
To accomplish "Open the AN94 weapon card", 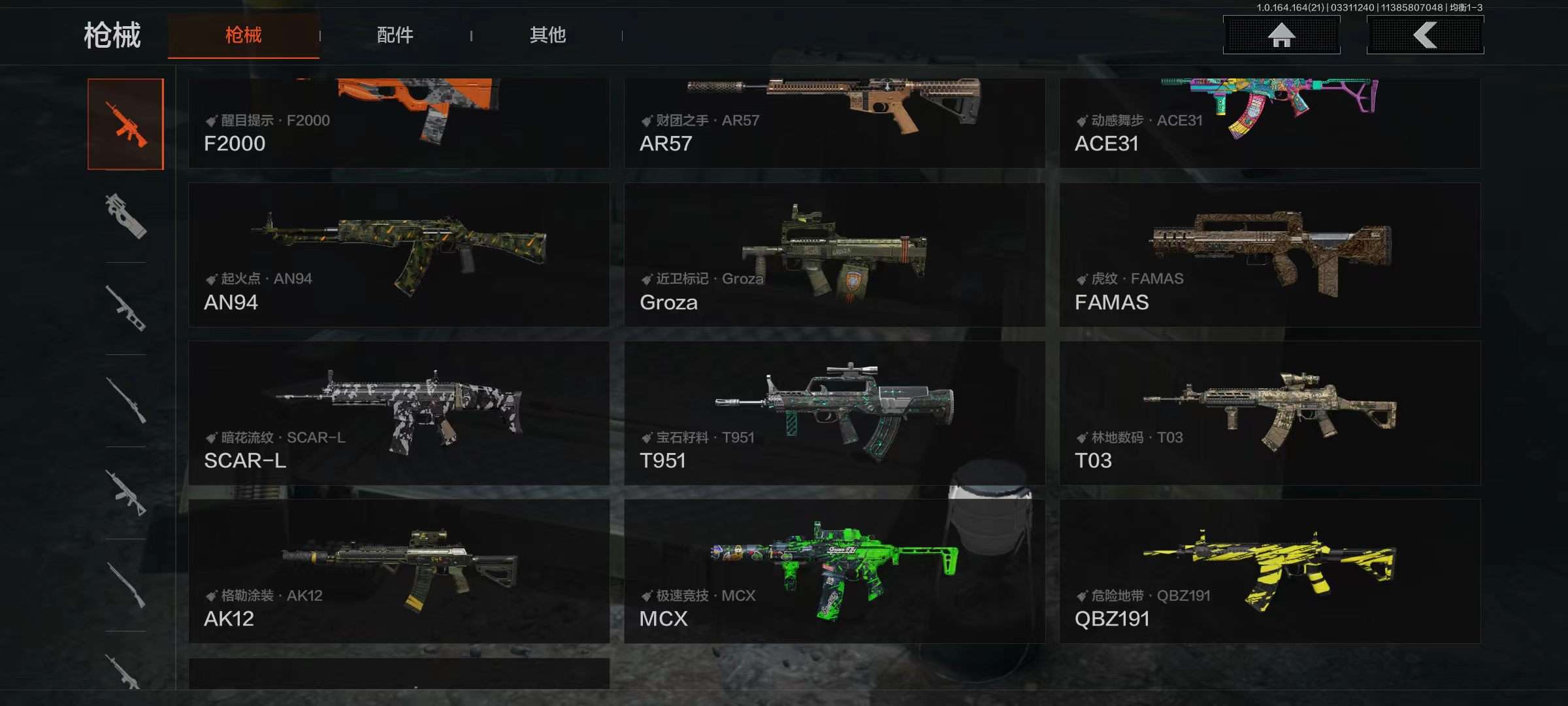I will click(x=399, y=255).
